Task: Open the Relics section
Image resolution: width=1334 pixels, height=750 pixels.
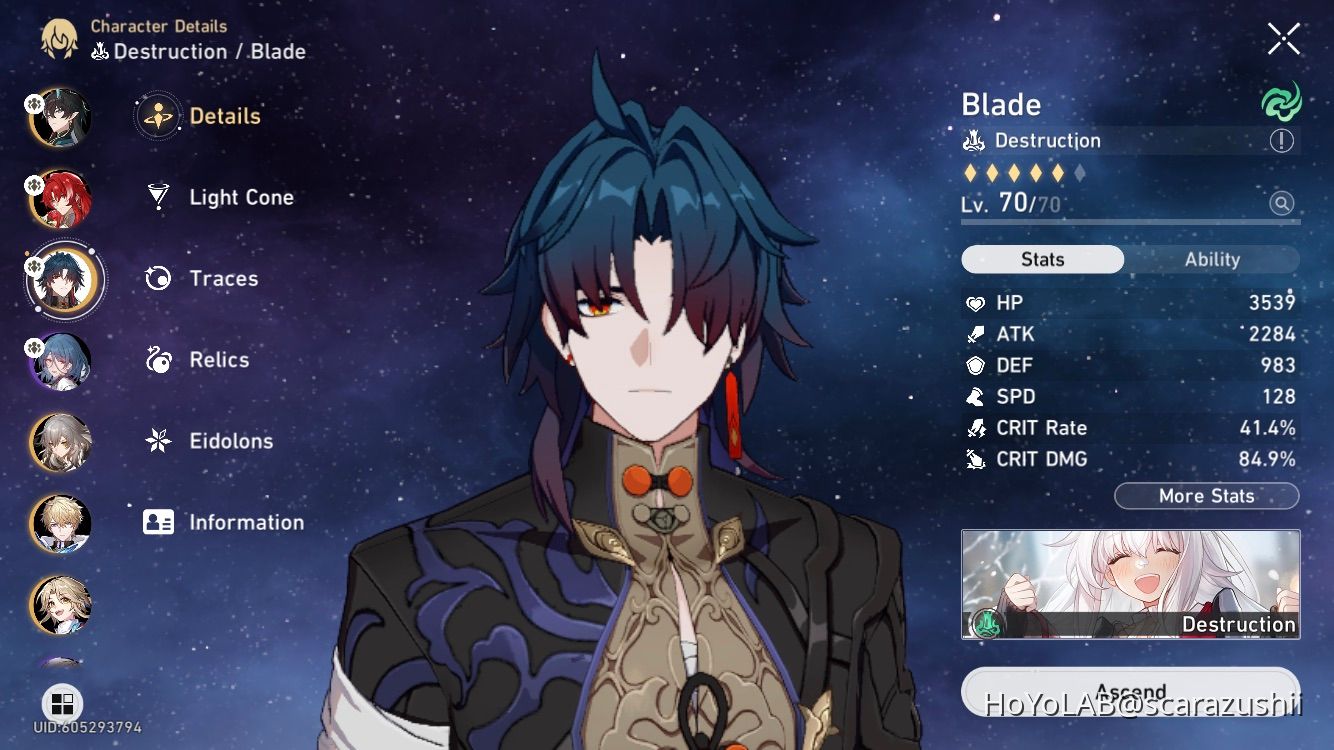Action: pyautogui.click(x=218, y=360)
